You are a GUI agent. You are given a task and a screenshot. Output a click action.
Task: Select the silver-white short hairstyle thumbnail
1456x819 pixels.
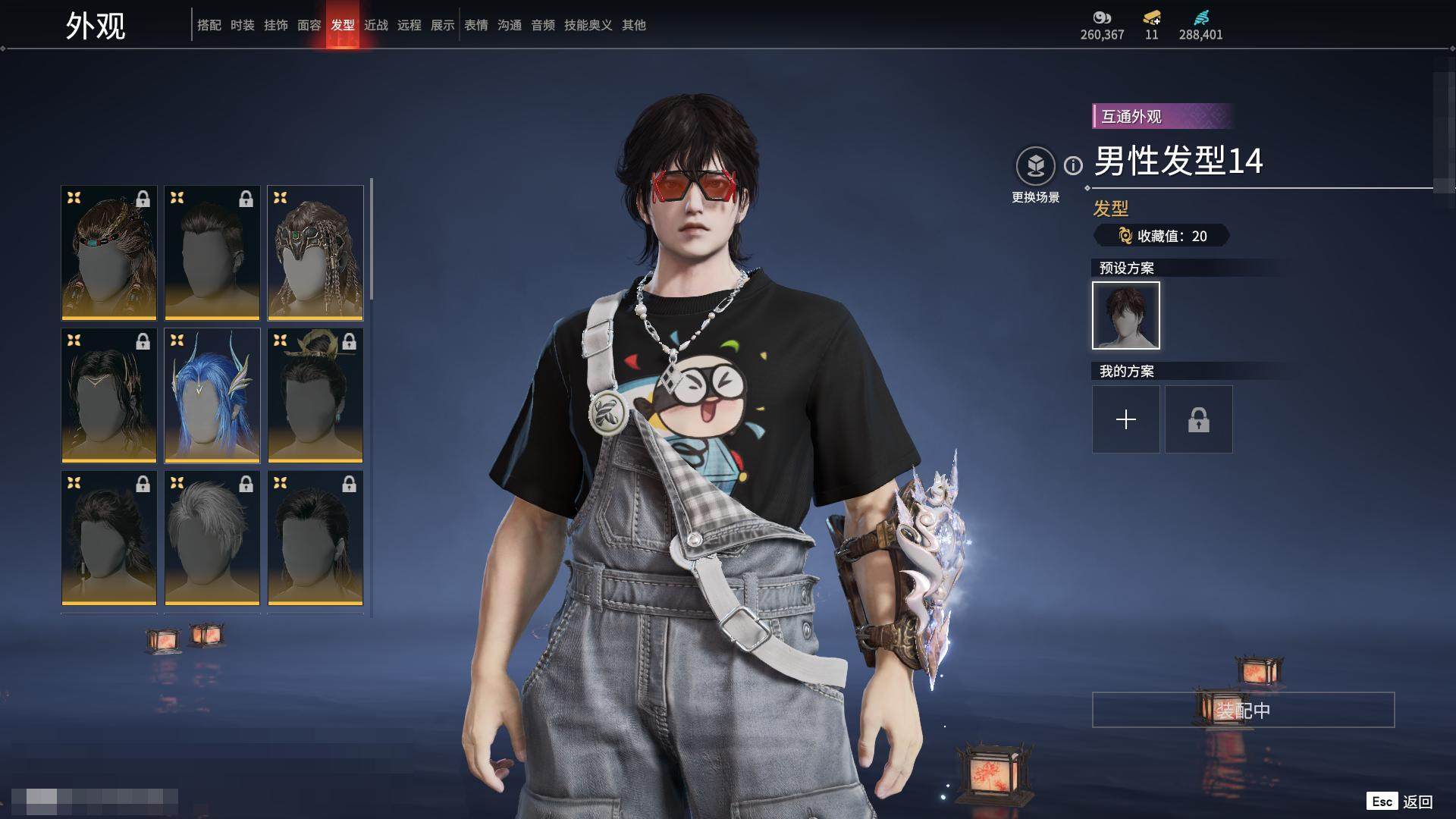(212, 538)
